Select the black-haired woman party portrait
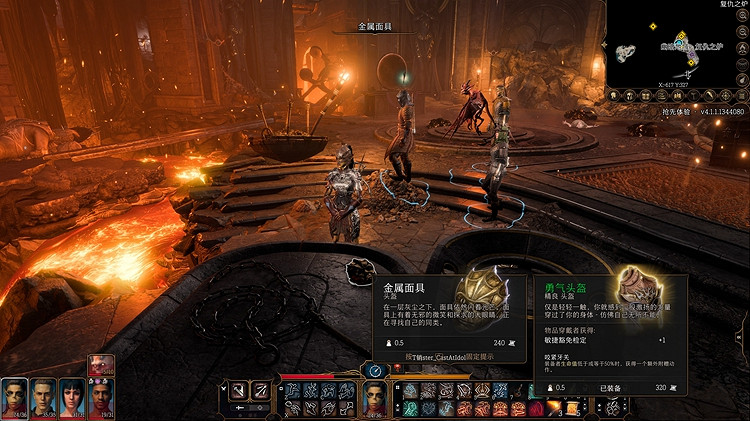The image size is (750, 421). 72,397
